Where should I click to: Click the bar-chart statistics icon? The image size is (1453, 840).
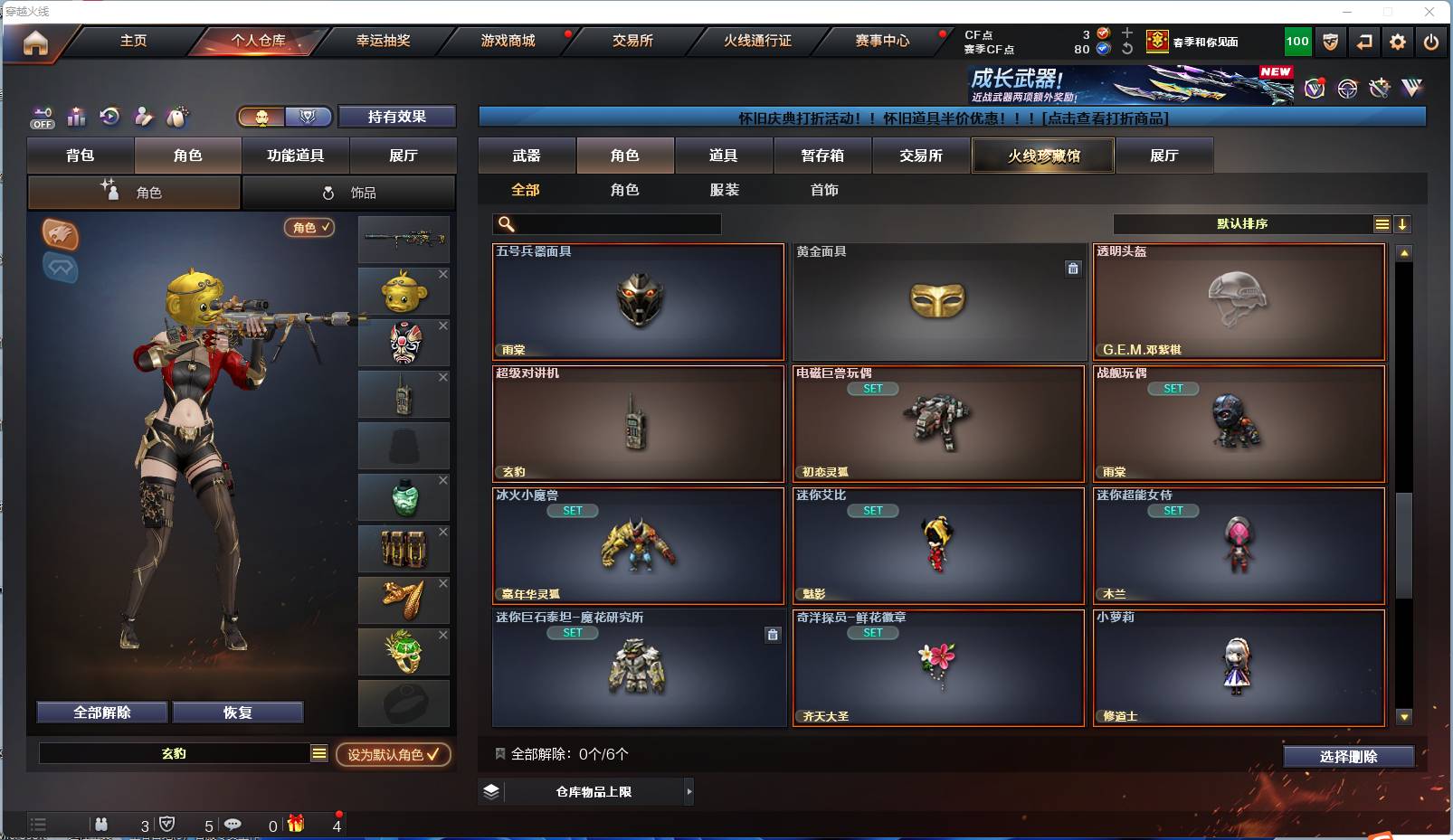pyautogui.click(x=76, y=116)
